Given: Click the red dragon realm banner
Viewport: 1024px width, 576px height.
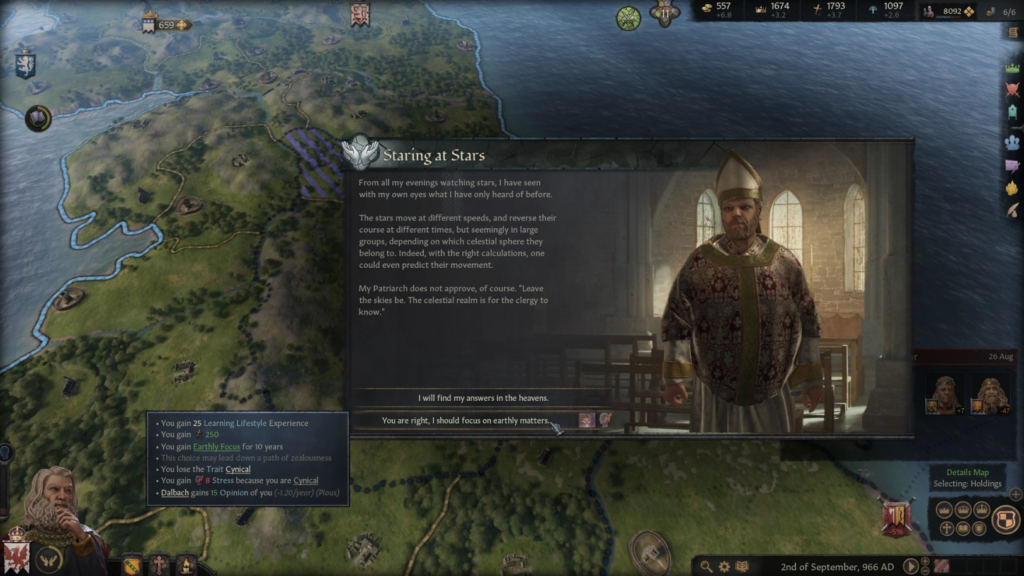Looking at the screenshot, I should [x=16, y=553].
